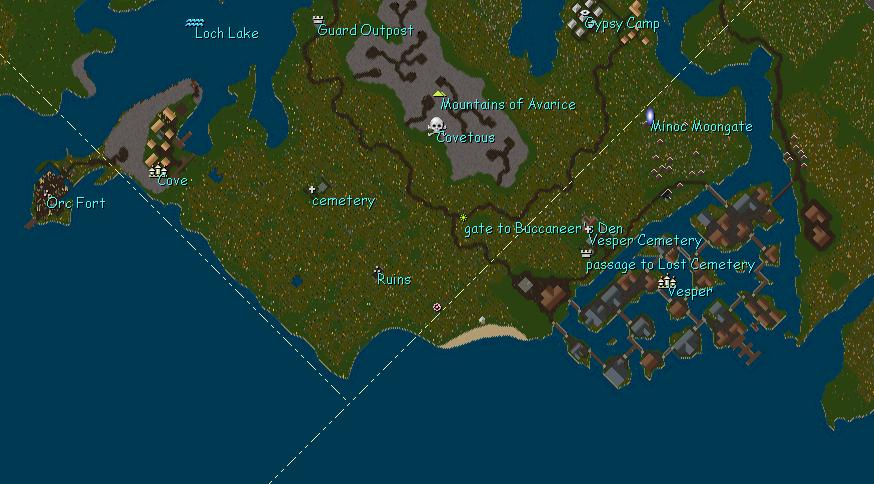Click the Guard Outpost marker
Screen dimensions: 874x484
[319, 19]
